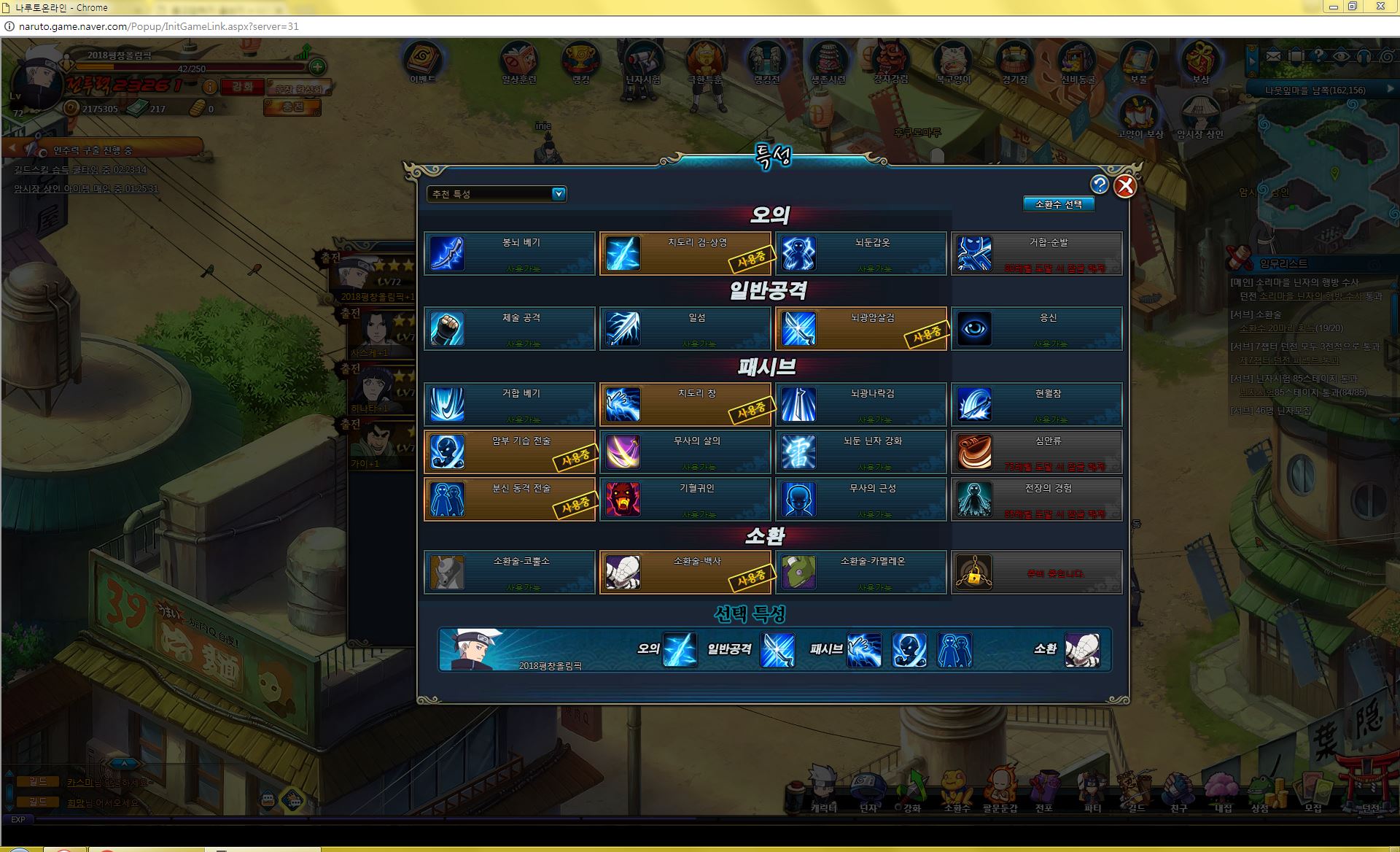Select the 봉뇌 베기 talent

[x=510, y=253]
